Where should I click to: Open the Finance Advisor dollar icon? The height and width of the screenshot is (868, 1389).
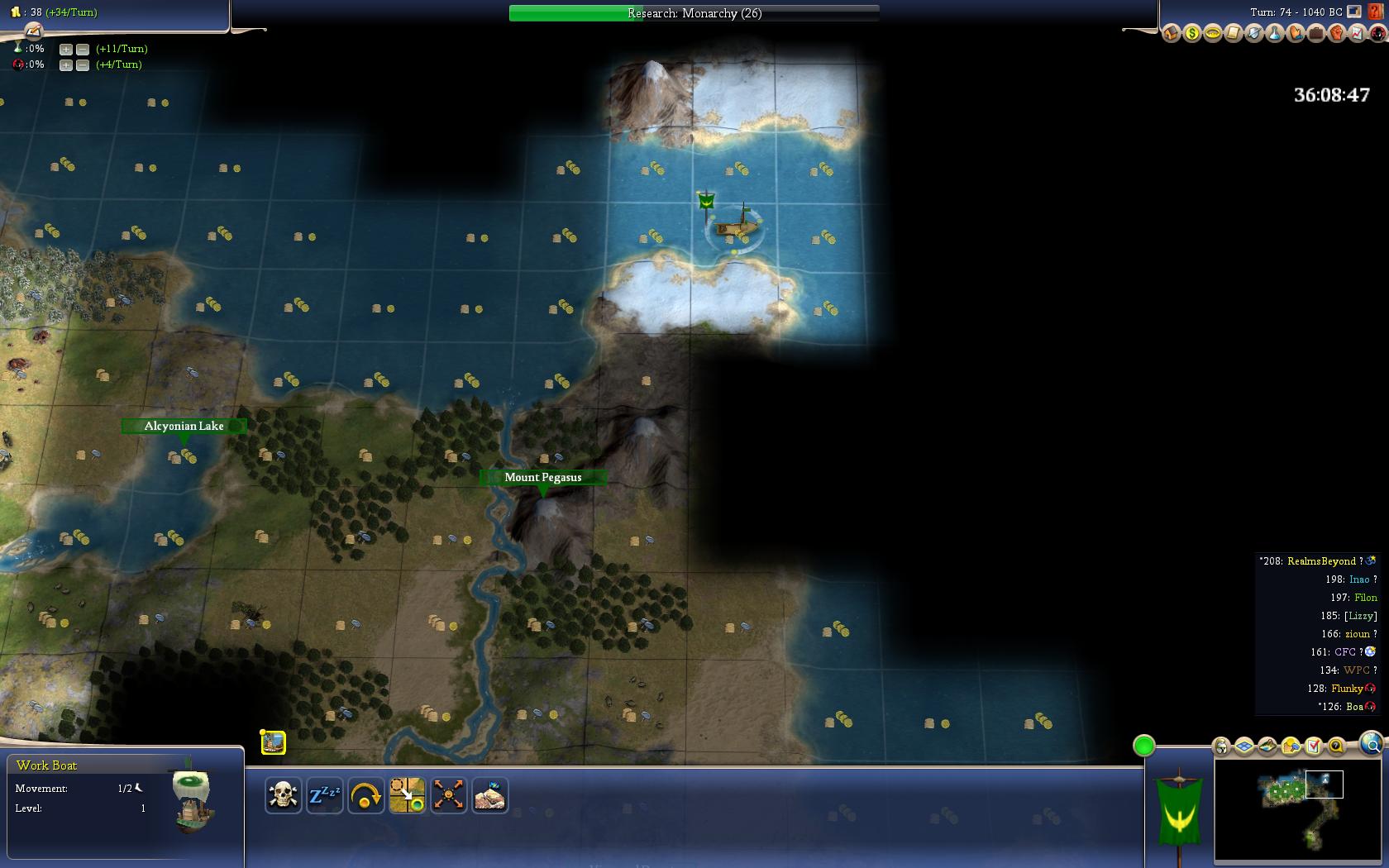click(1191, 34)
